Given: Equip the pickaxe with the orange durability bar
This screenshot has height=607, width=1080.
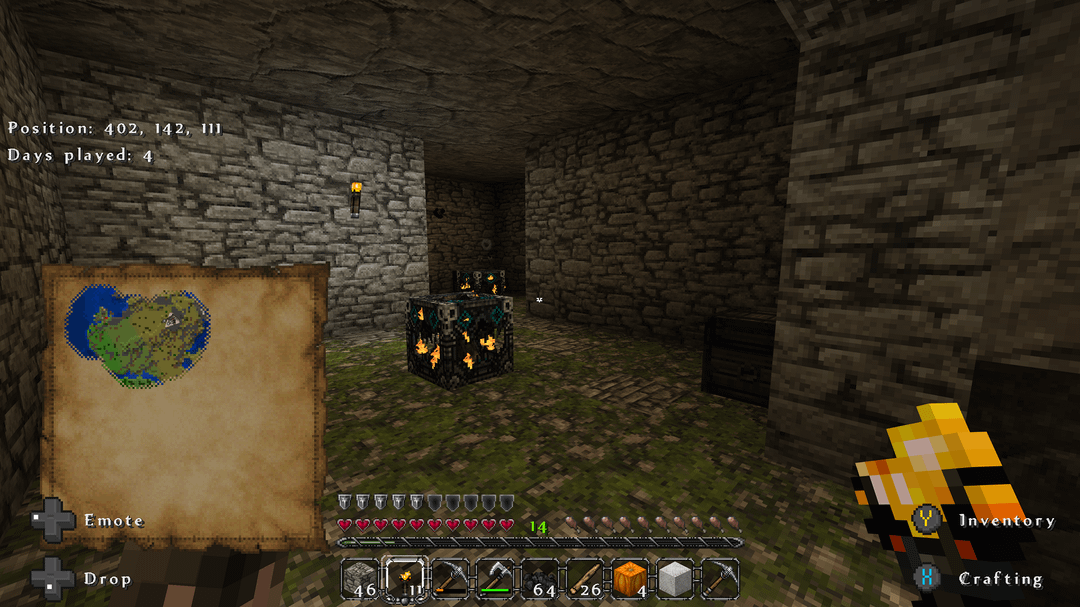Looking at the screenshot, I should 451,578.
